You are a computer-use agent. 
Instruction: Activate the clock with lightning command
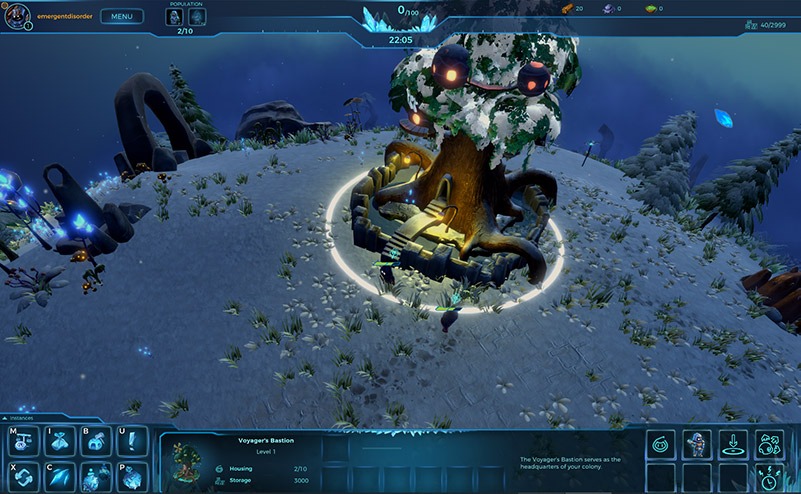point(769,477)
